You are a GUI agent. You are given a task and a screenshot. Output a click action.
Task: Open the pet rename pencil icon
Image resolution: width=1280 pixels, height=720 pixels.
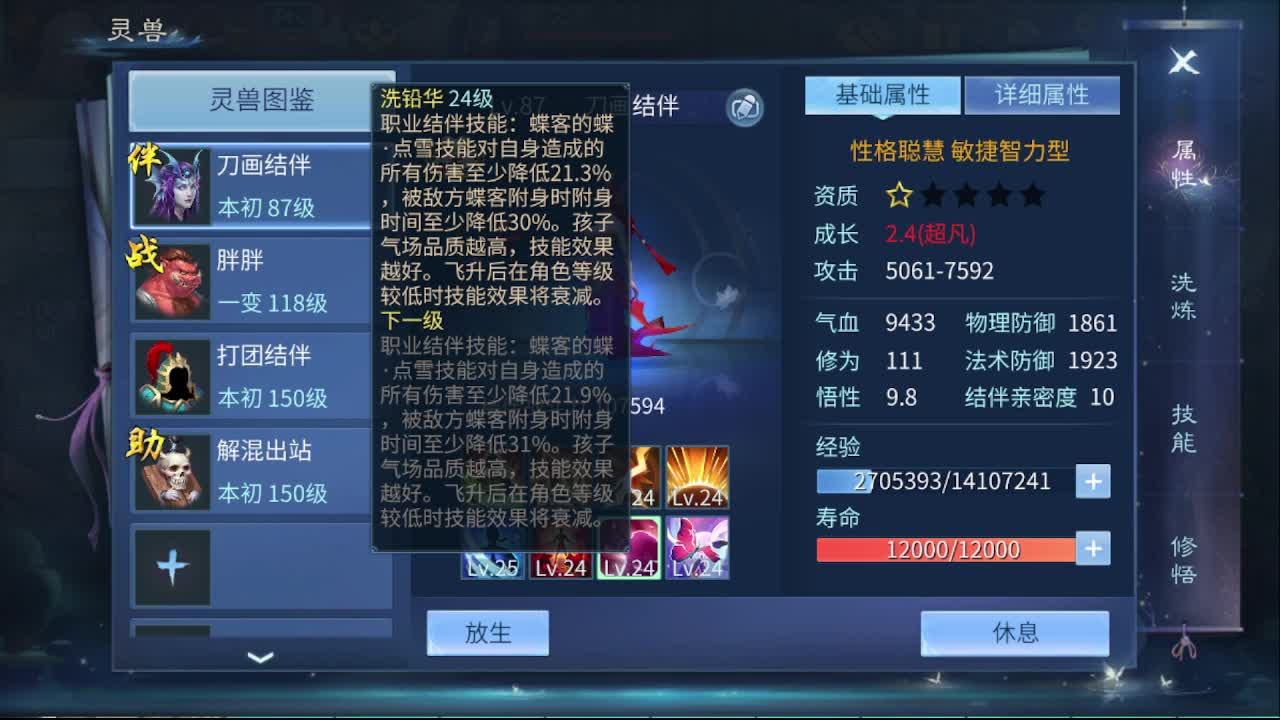coord(742,110)
